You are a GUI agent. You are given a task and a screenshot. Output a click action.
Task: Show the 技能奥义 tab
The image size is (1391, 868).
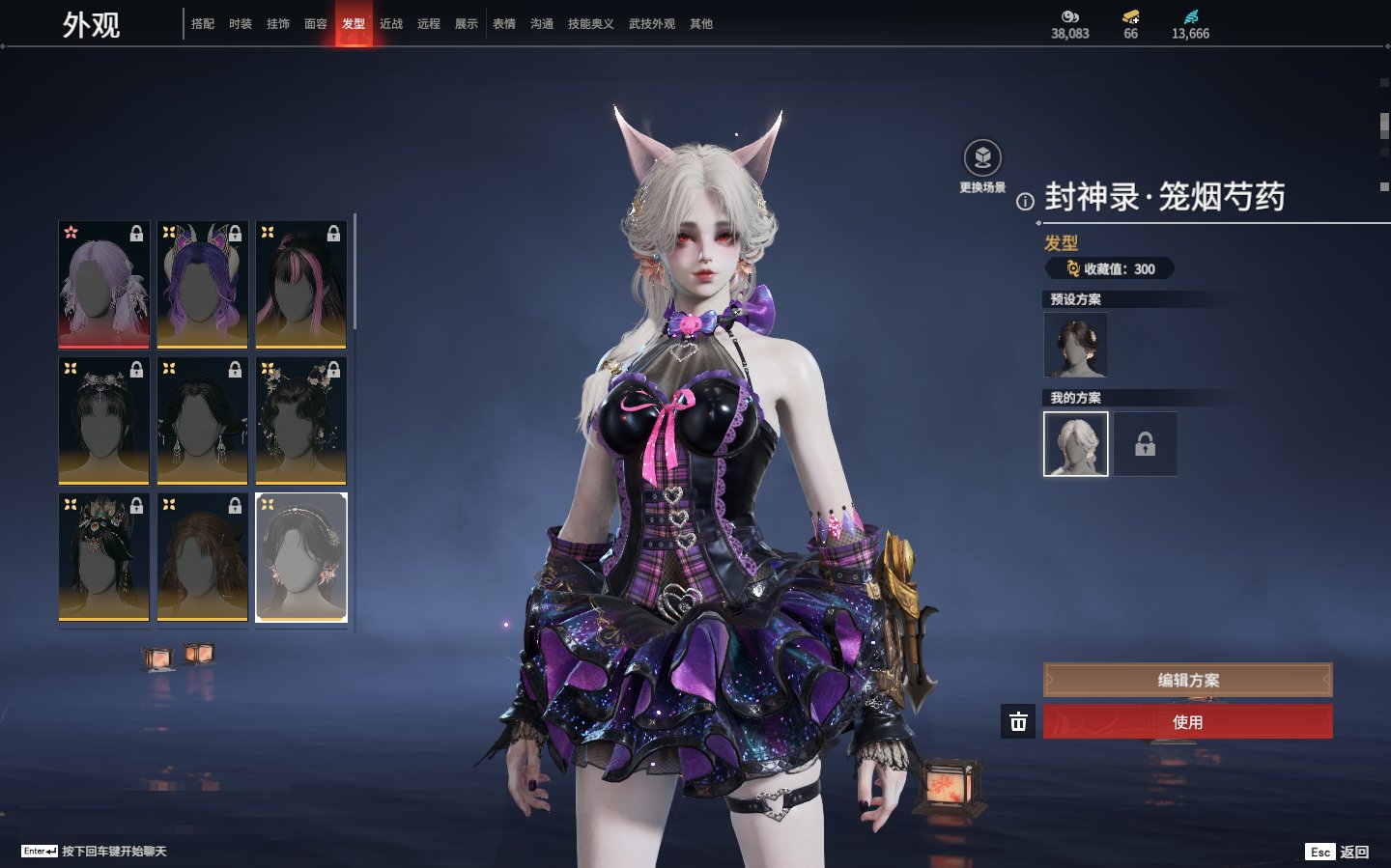pyautogui.click(x=590, y=24)
